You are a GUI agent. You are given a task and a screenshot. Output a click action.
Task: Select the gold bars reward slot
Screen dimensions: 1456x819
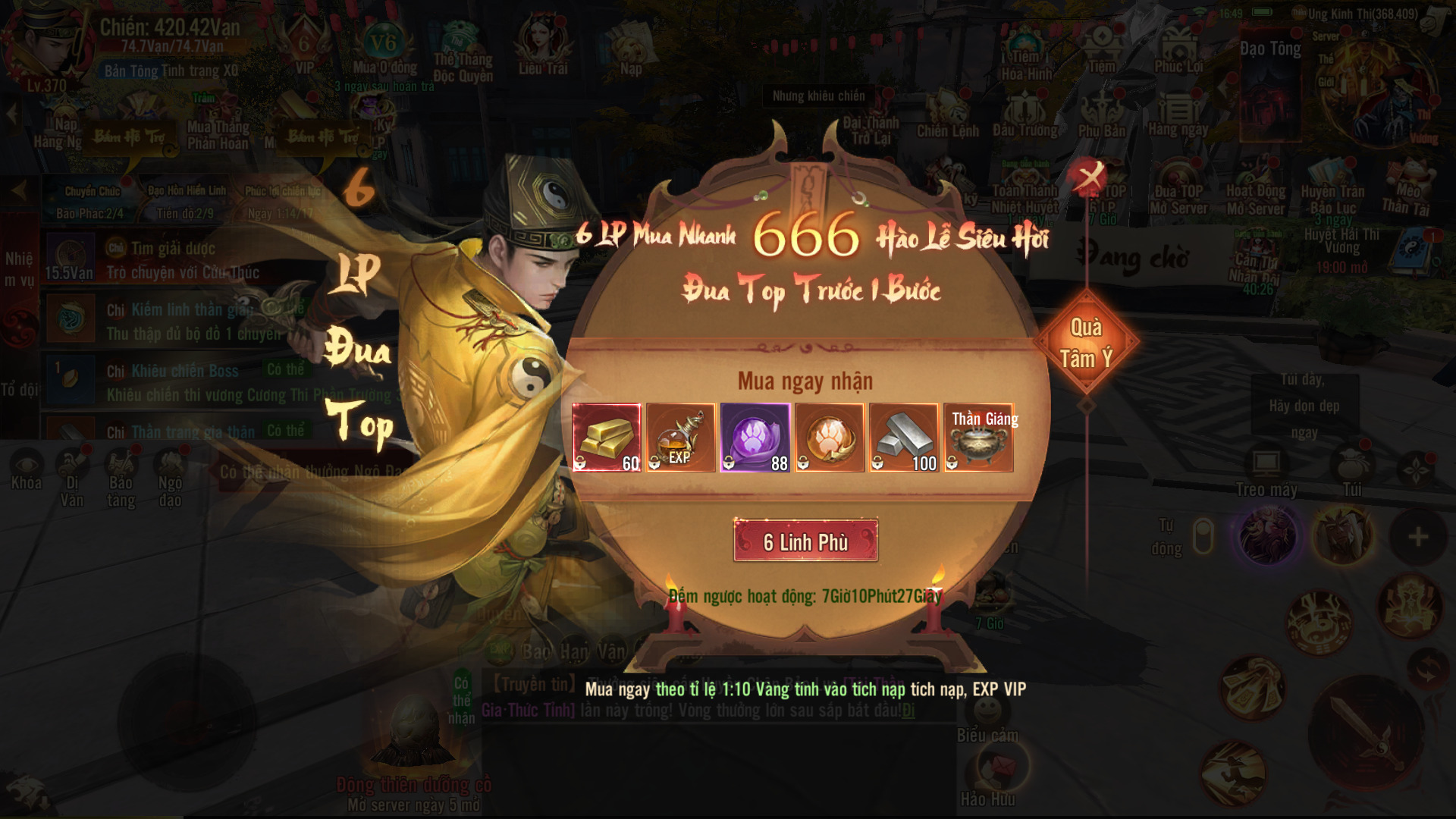607,438
